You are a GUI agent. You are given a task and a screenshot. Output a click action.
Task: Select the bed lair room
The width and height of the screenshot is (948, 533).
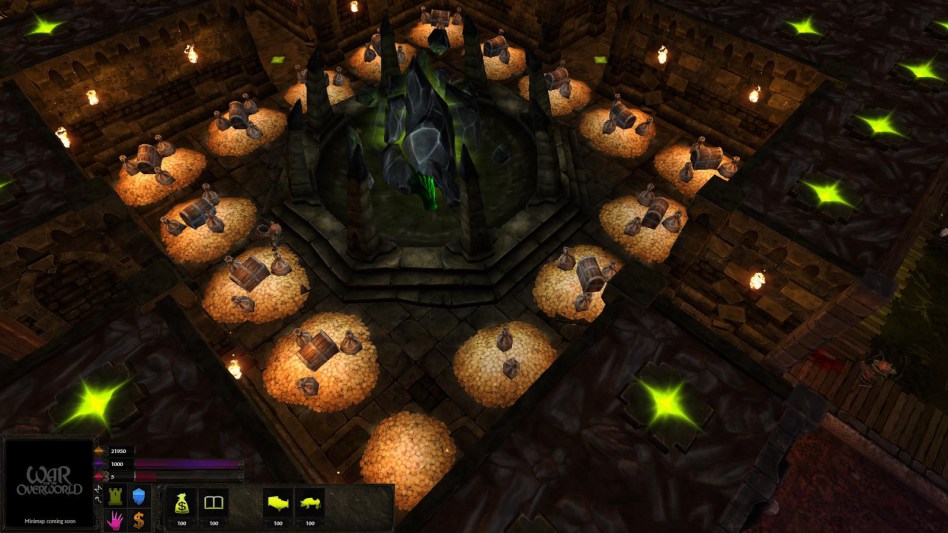click(x=277, y=503)
